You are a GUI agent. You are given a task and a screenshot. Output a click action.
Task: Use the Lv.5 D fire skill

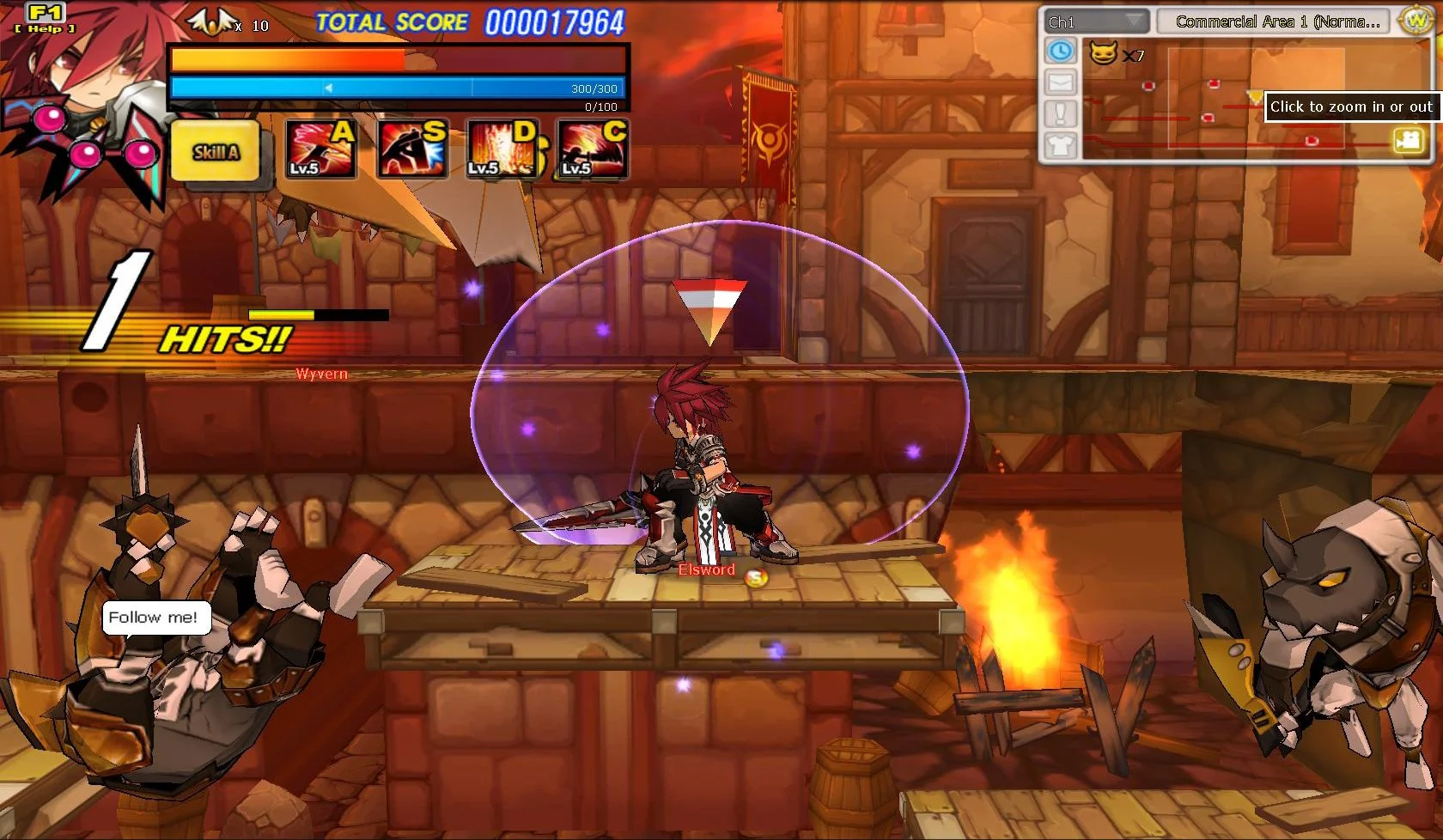[502, 149]
